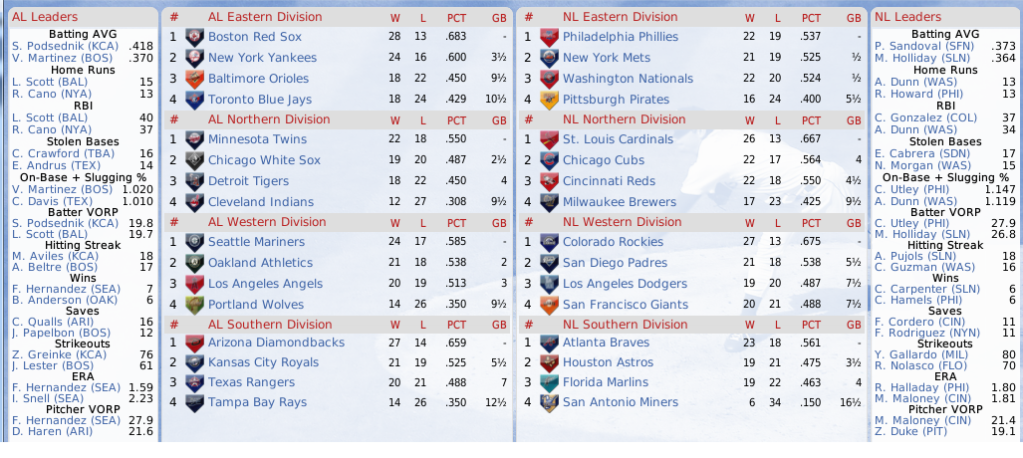The image size is (1023, 458).
Task: Select the San Antonio Miners link
Action: click(x=622, y=402)
